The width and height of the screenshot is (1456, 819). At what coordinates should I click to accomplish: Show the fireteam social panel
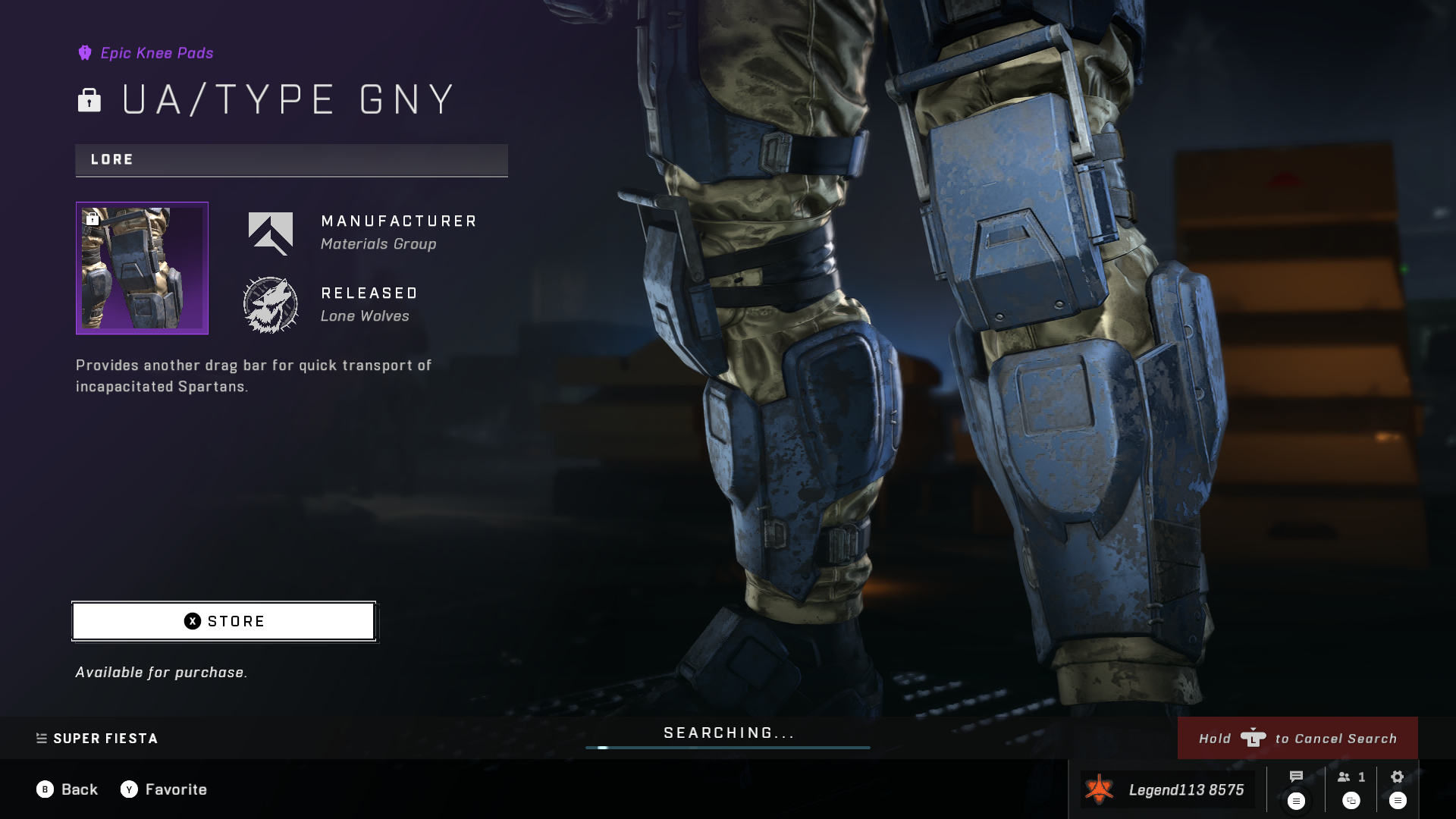pyautogui.click(x=1351, y=777)
